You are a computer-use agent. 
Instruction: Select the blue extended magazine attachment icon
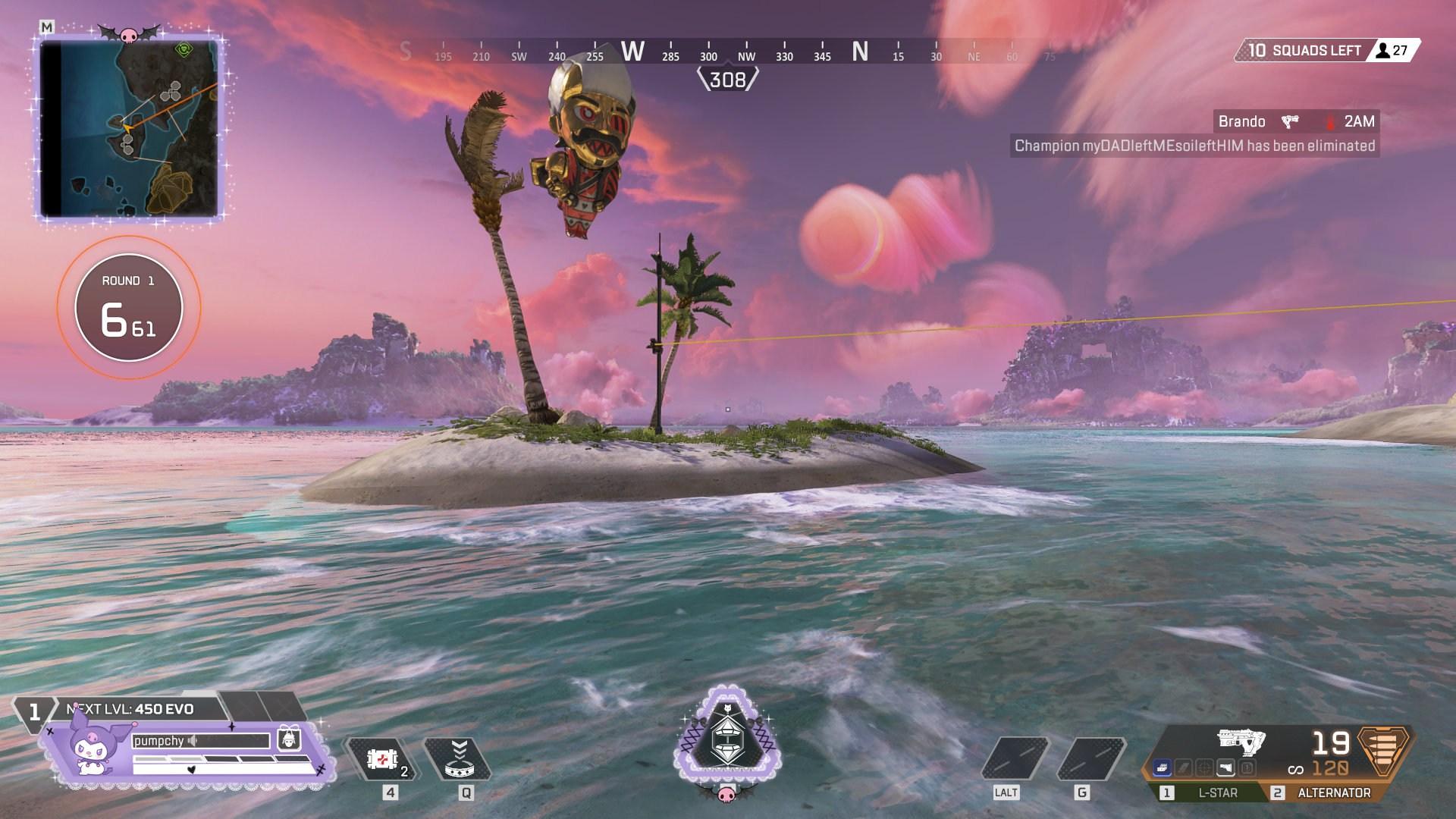point(1163,767)
